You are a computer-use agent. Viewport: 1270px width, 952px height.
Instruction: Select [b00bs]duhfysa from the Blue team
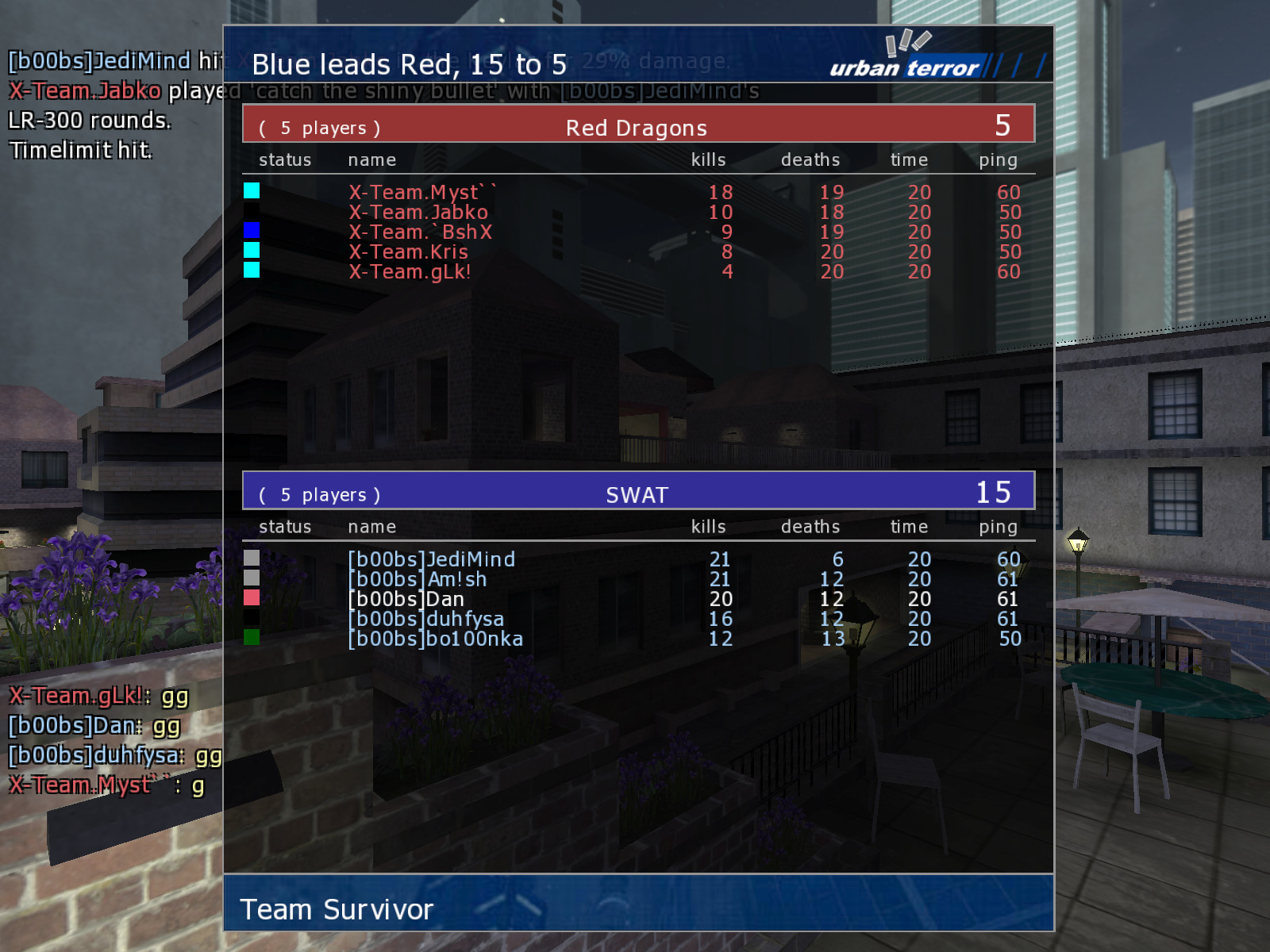tap(426, 619)
